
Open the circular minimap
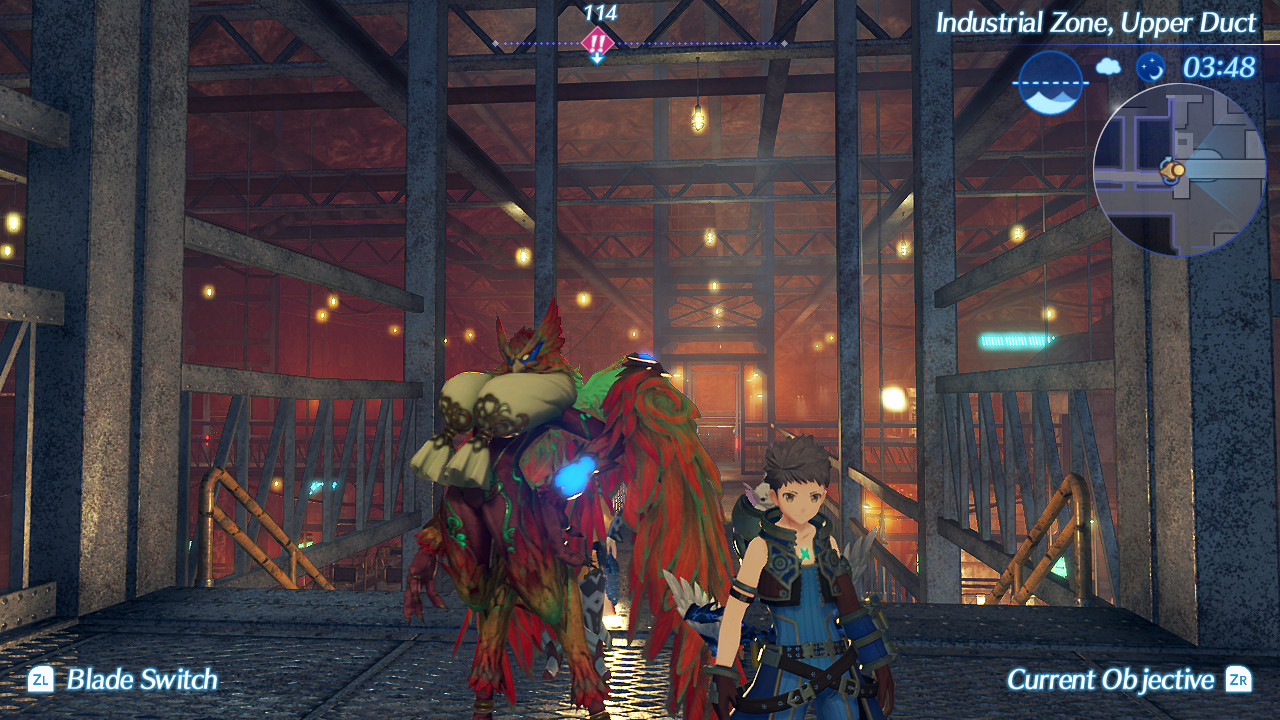1180,170
